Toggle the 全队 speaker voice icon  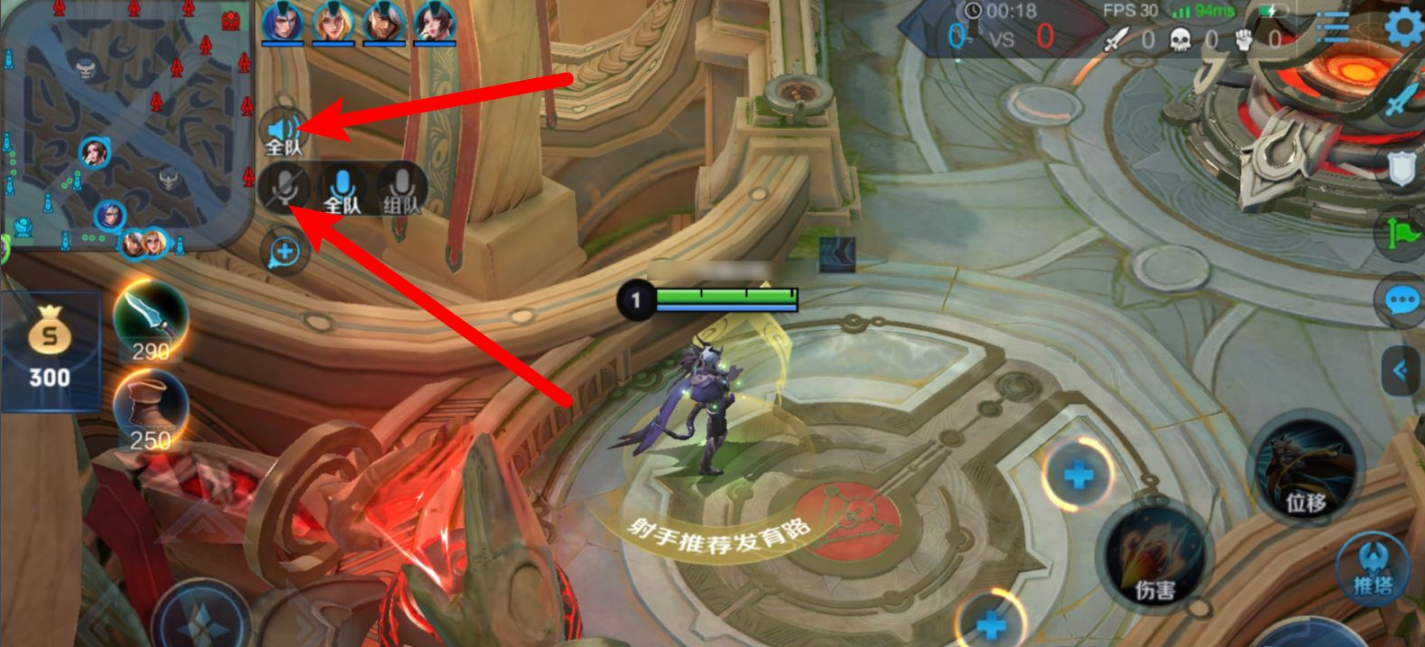coord(284,132)
